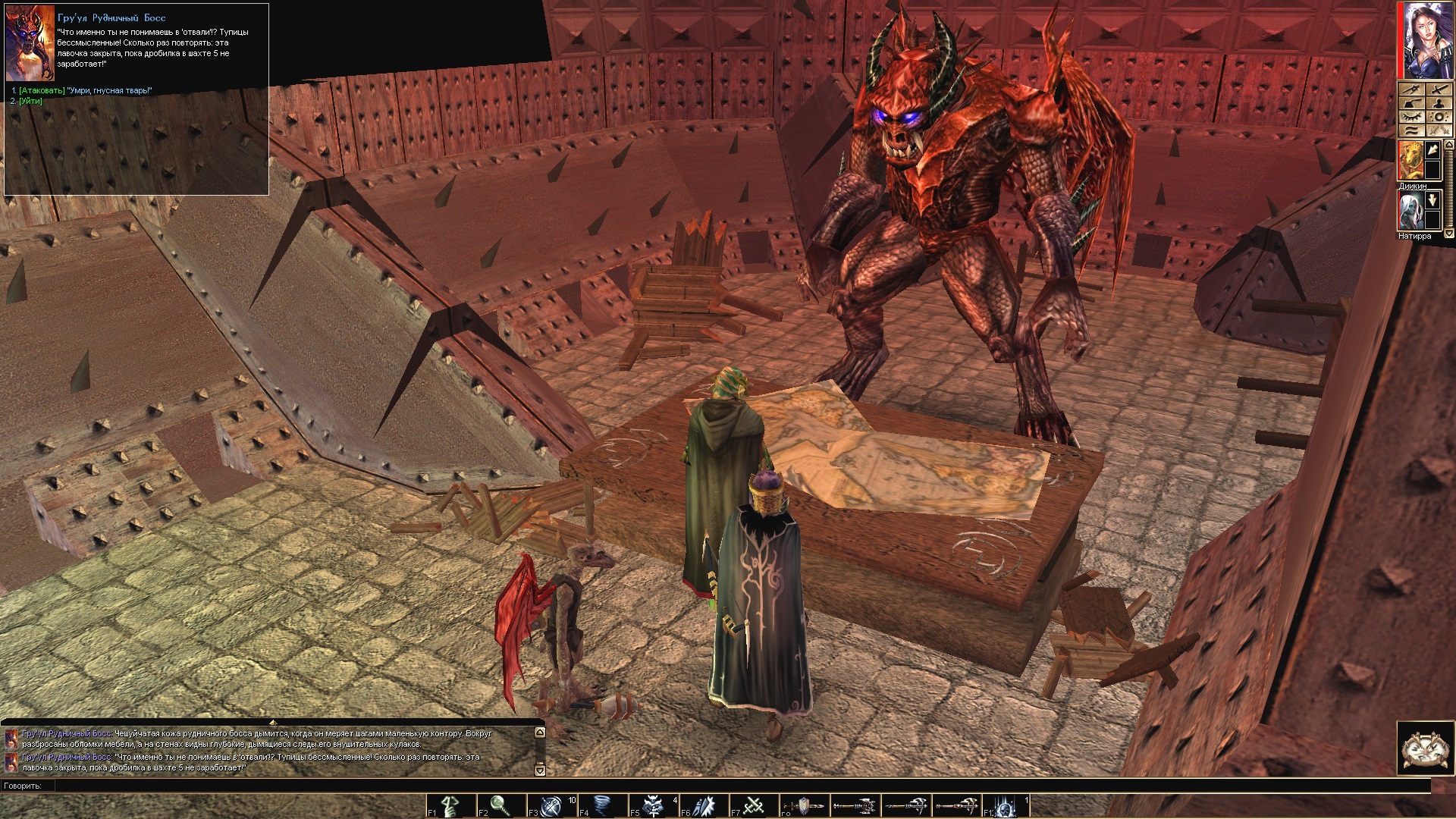
Task: Select the "[Уйти]" leave dialogue option
Action: coord(26,101)
